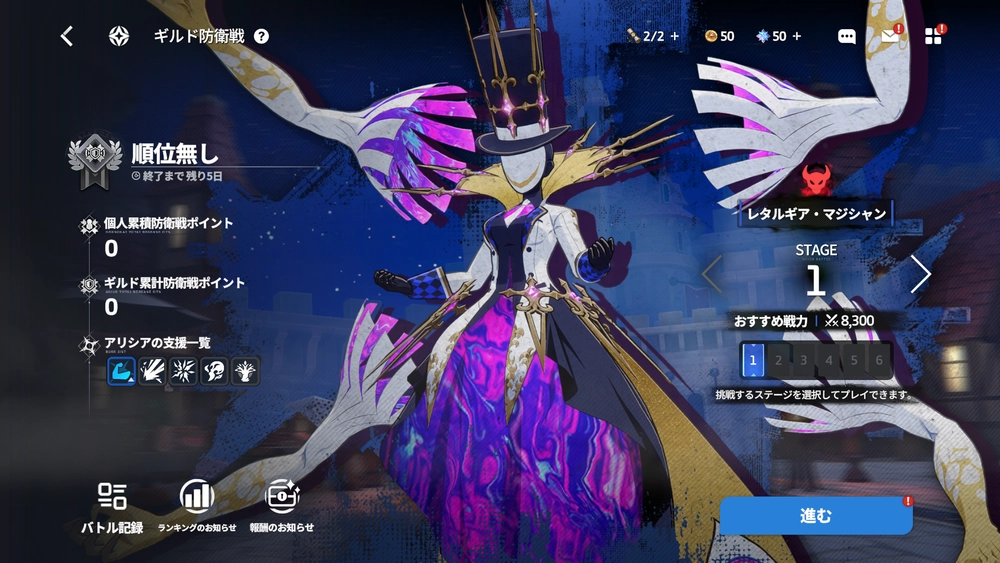Open 報酬のお知らせ rewards info
Viewport: 1000px width, 563px height.
[282, 506]
